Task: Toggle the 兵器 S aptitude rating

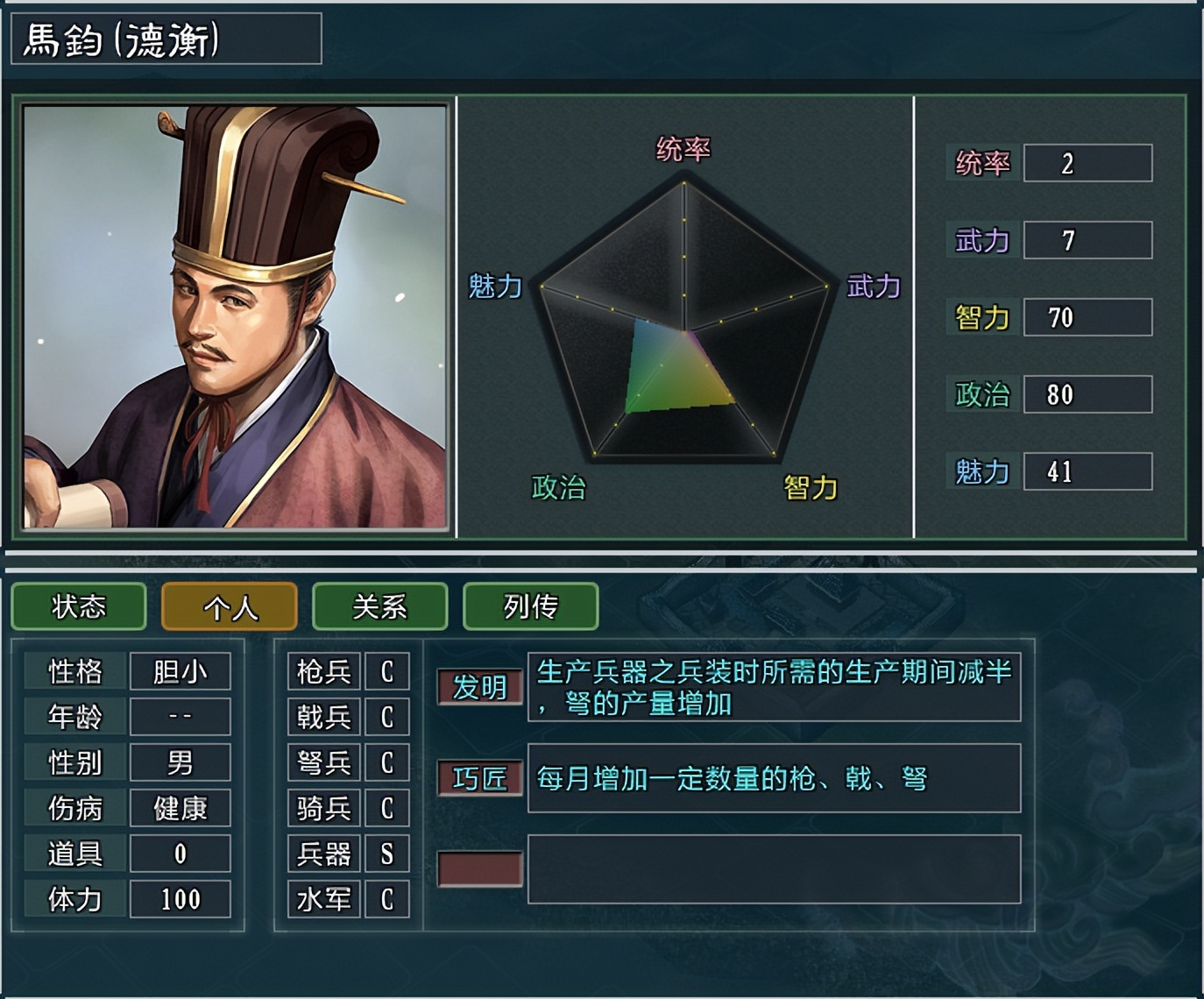Action: coord(387,854)
